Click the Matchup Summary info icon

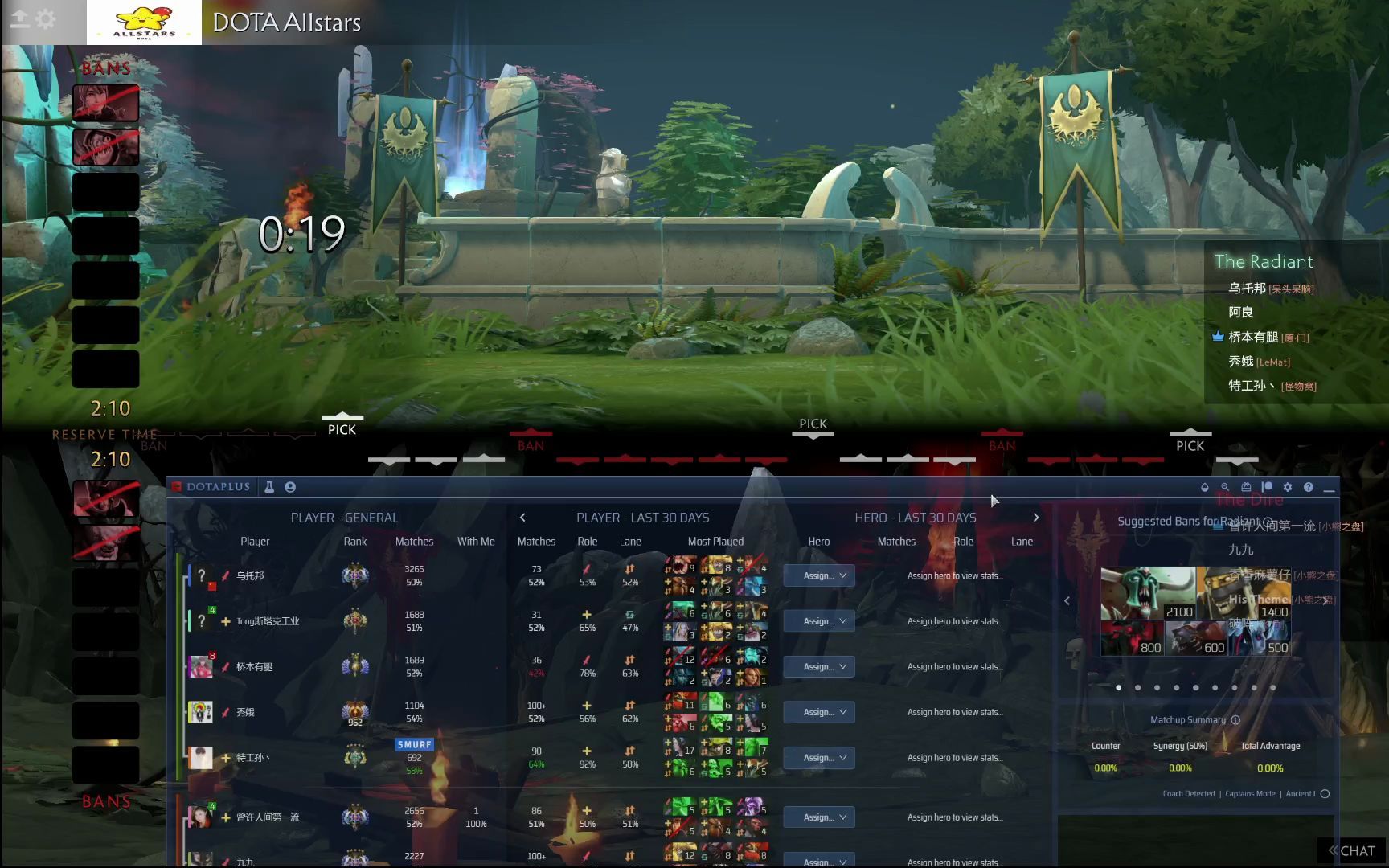(1235, 719)
